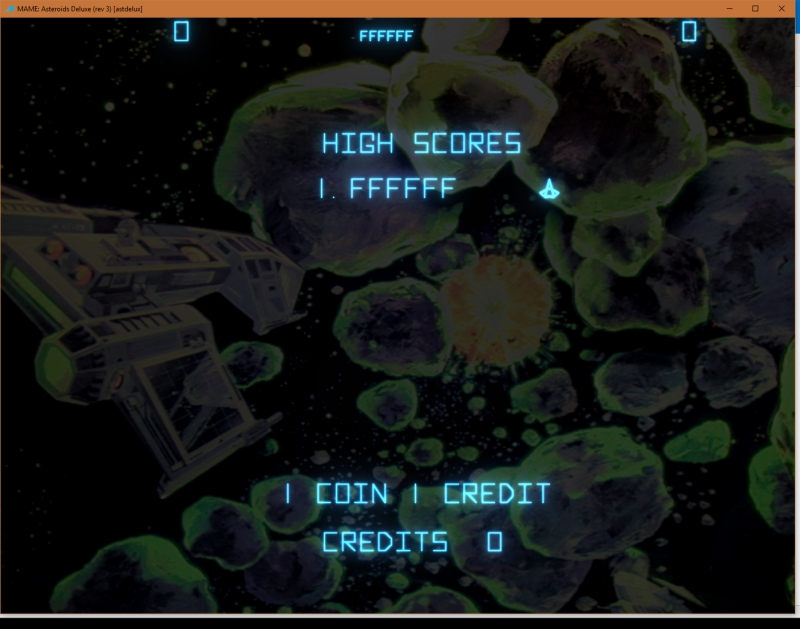Close the MAME Asteroids Deluxe window
Screen dimensions: 800x629
click(x=782, y=8)
